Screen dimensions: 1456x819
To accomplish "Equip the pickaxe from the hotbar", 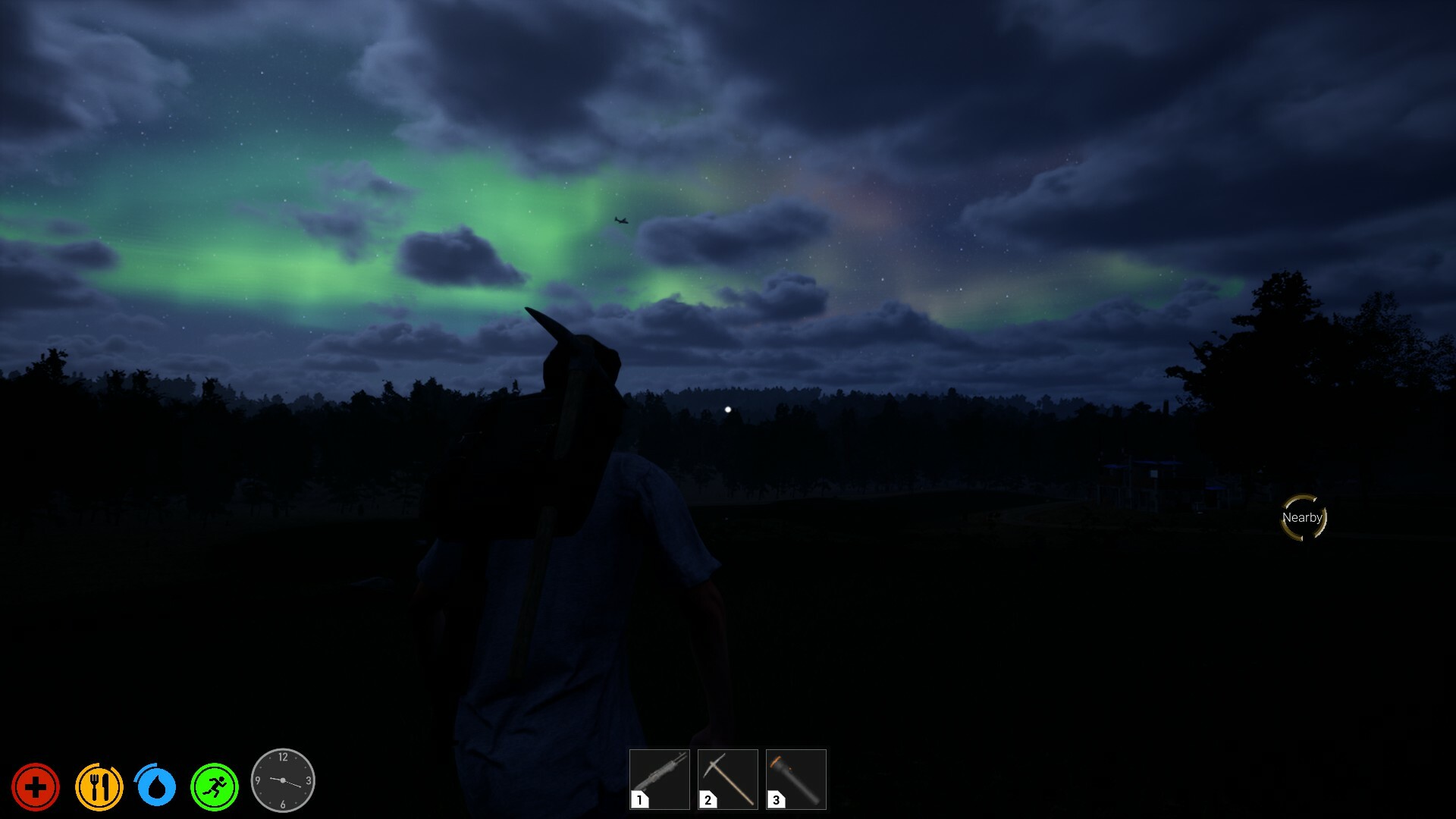I will point(727,779).
